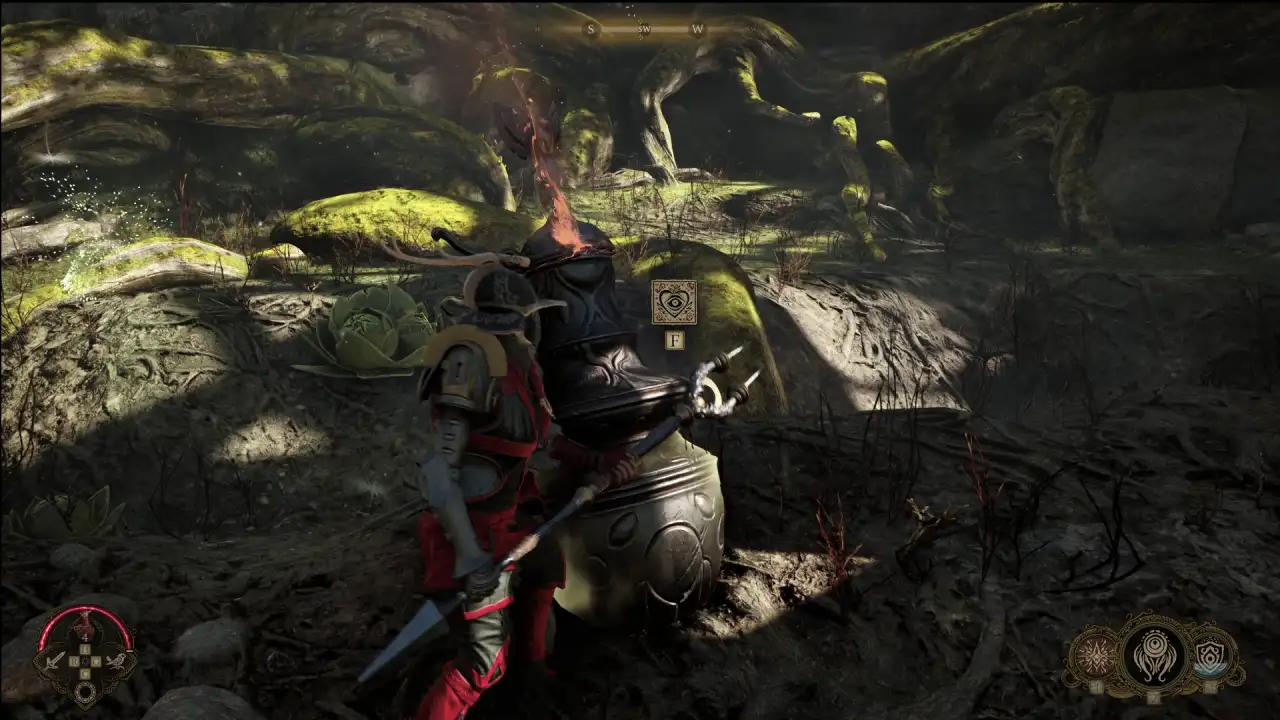Click the SW compass marker
Screen dimensions: 1280x720
point(645,30)
